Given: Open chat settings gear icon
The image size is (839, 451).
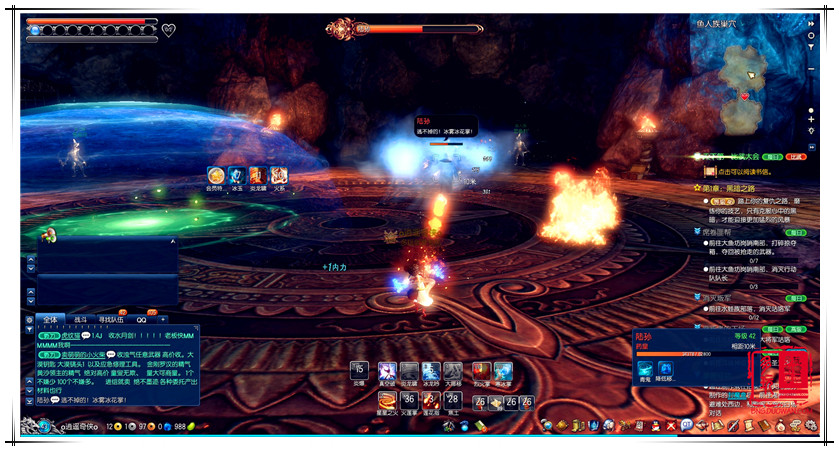Looking at the screenshot, I should pyautogui.click(x=31, y=319).
